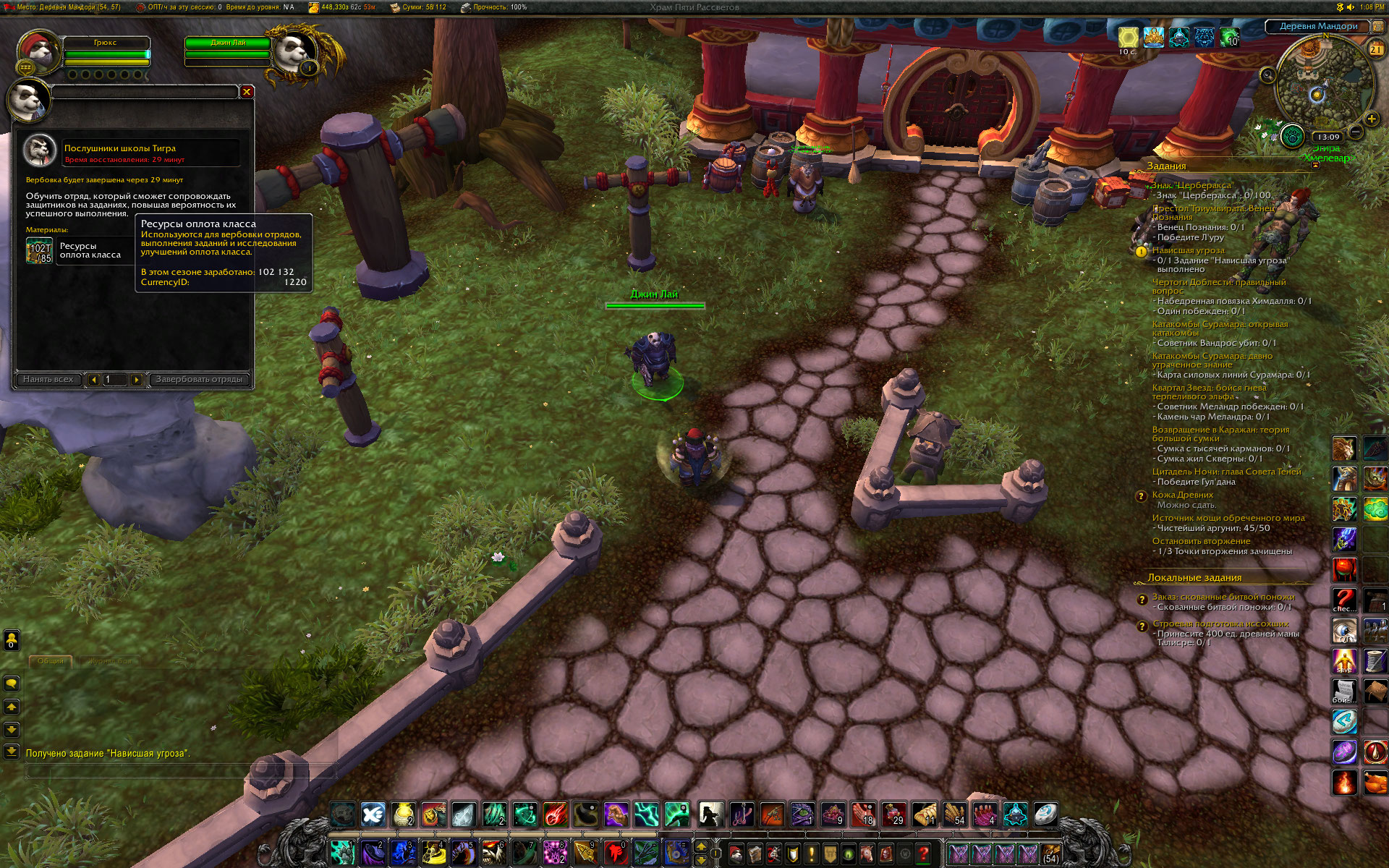Zoom in the minimap with plus button
The width and height of the screenshot is (1389, 868).
coord(1370,119)
